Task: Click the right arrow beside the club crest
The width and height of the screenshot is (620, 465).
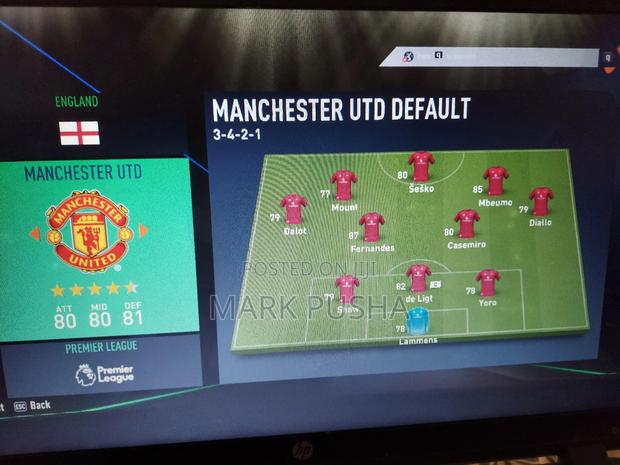Action: [142, 231]
